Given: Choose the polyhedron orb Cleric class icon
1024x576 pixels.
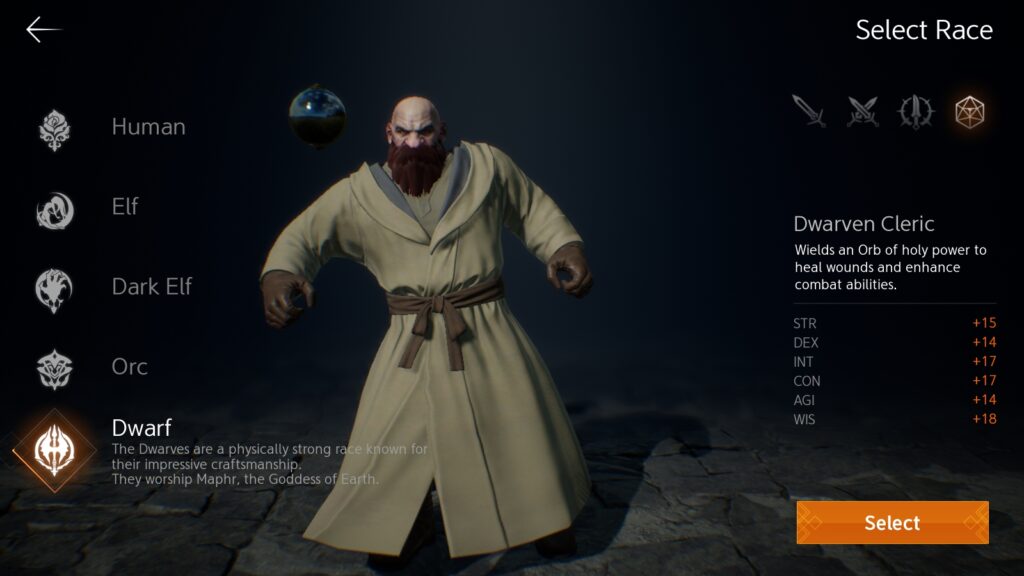Looking at the screenshot, I should tap(969, 111).
